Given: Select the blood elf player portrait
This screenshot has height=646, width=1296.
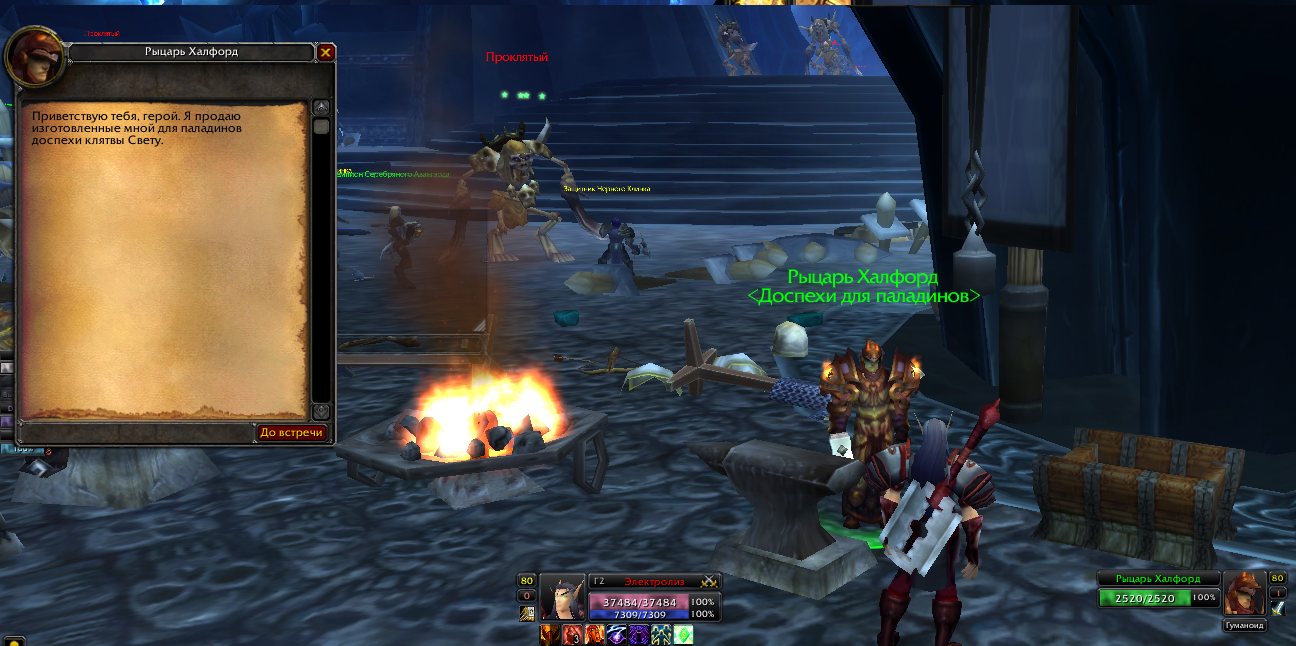Looking at the screenshot, I should (562, 598).
